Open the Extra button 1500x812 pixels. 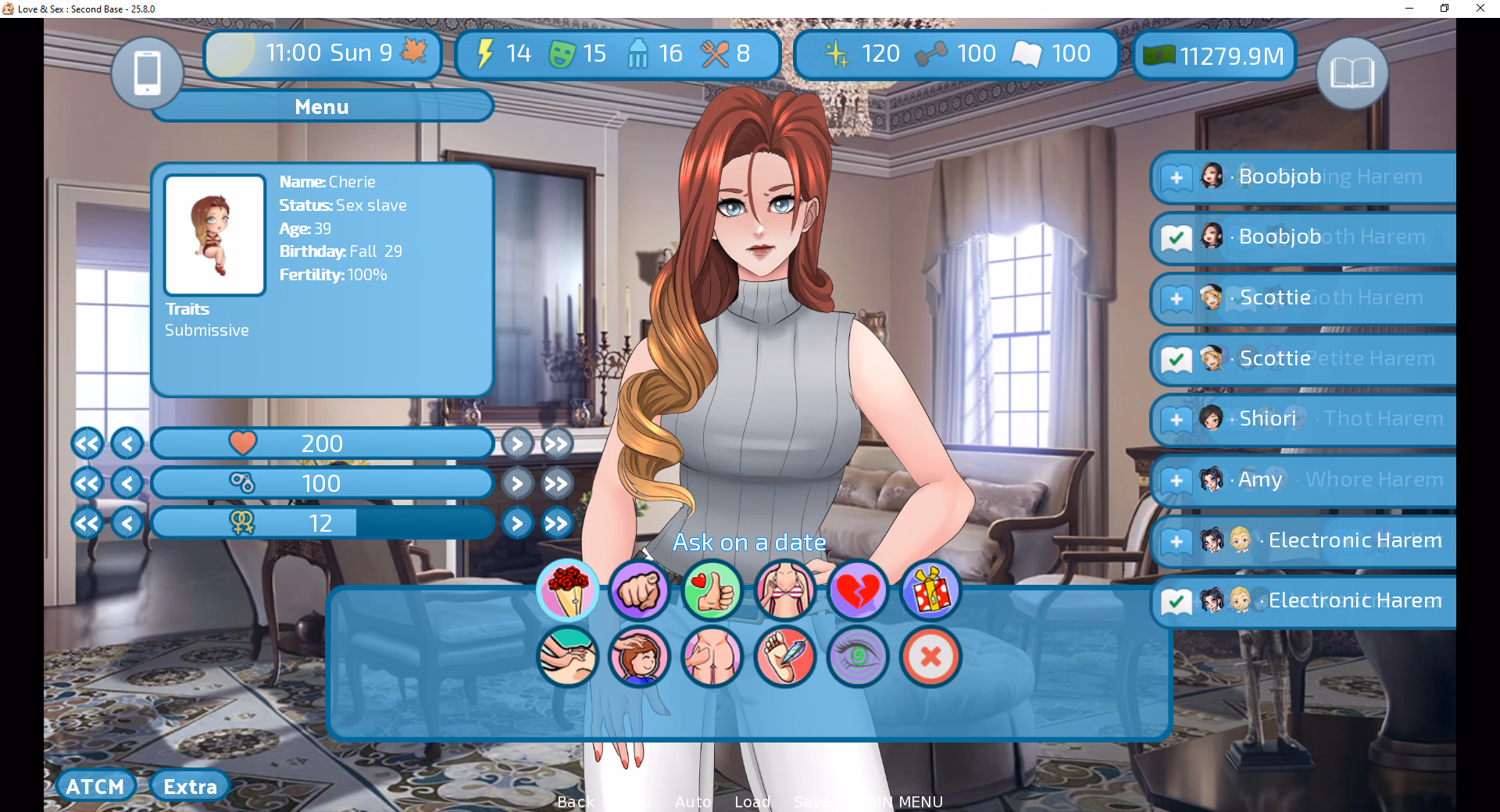pyautogui.click(x=190, y=786)
